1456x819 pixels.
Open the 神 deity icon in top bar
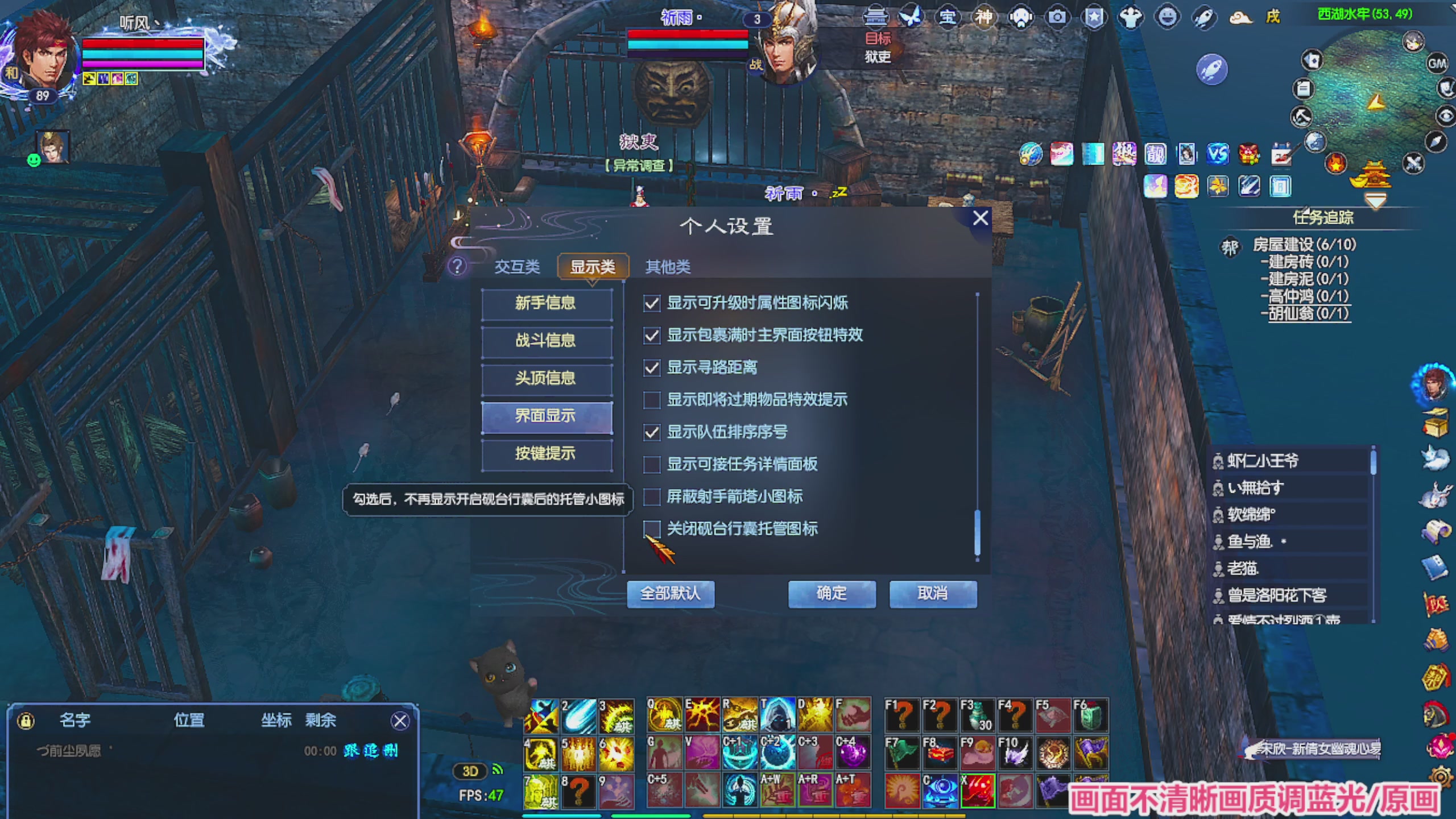[x=984, y=17]
